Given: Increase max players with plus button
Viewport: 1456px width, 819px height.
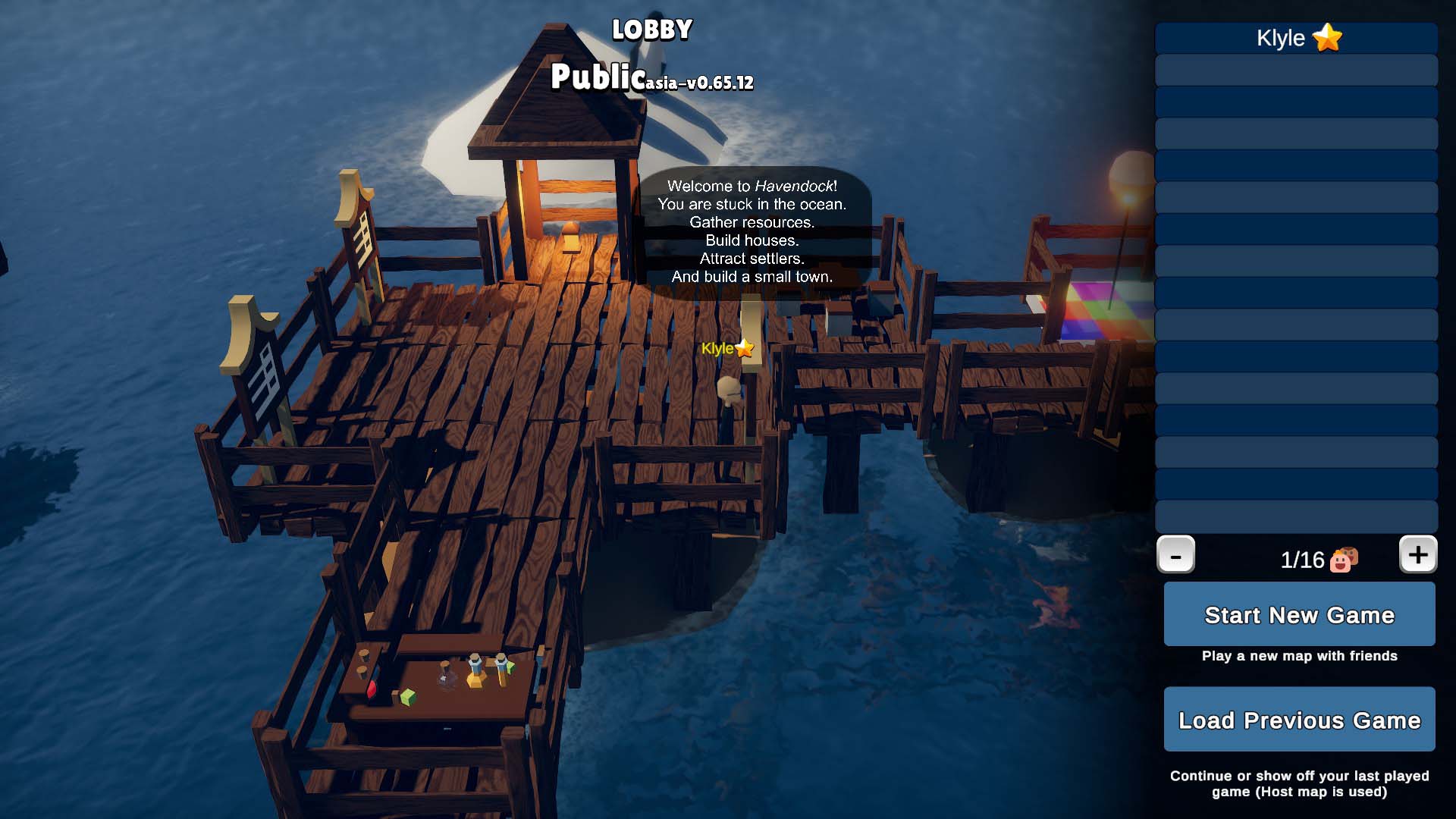Looking at the screenshot, I should [x=1417, y=555].
